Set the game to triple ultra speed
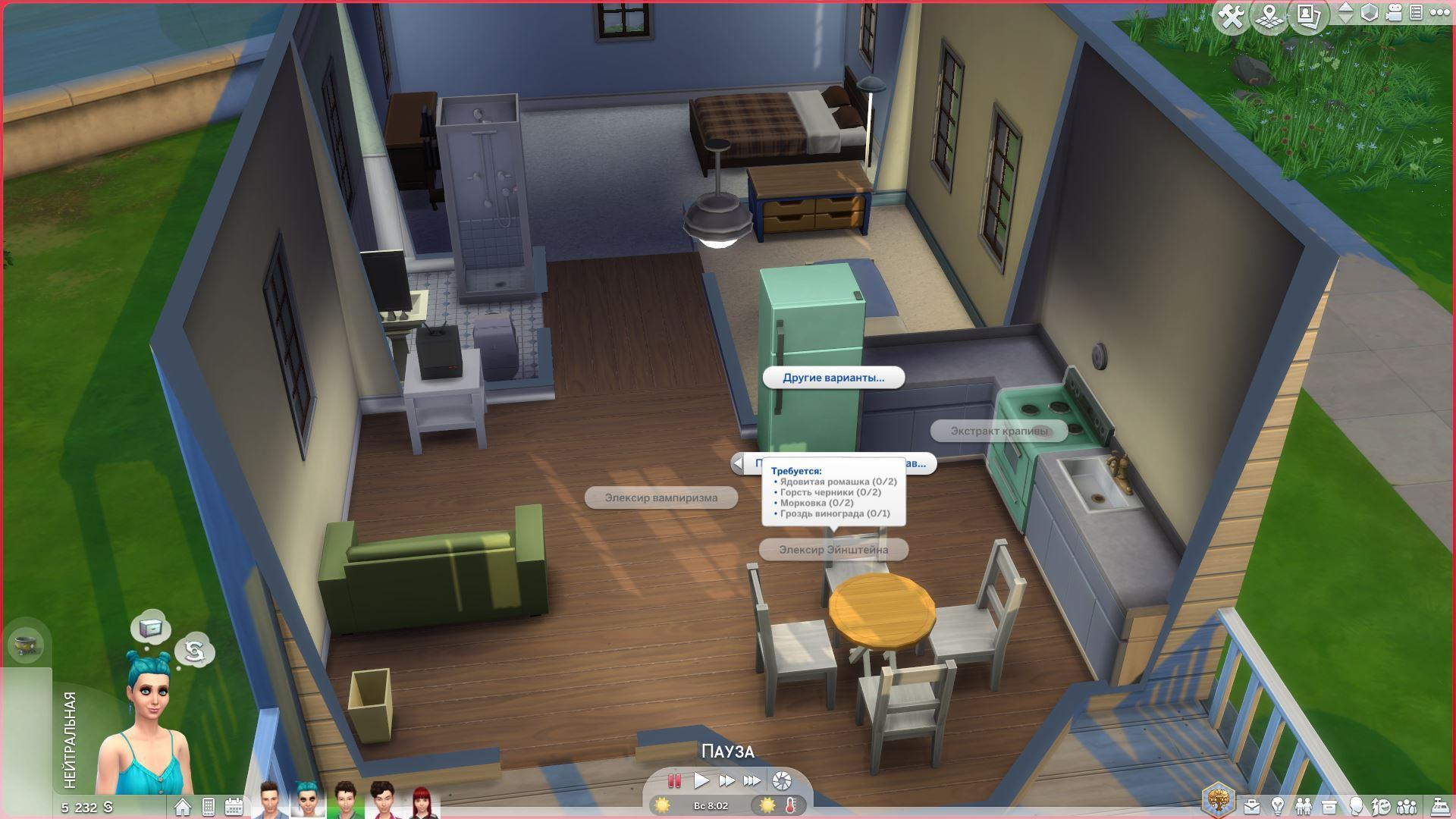The height and width of the screenshot is (819, 1456). [752, 780]
